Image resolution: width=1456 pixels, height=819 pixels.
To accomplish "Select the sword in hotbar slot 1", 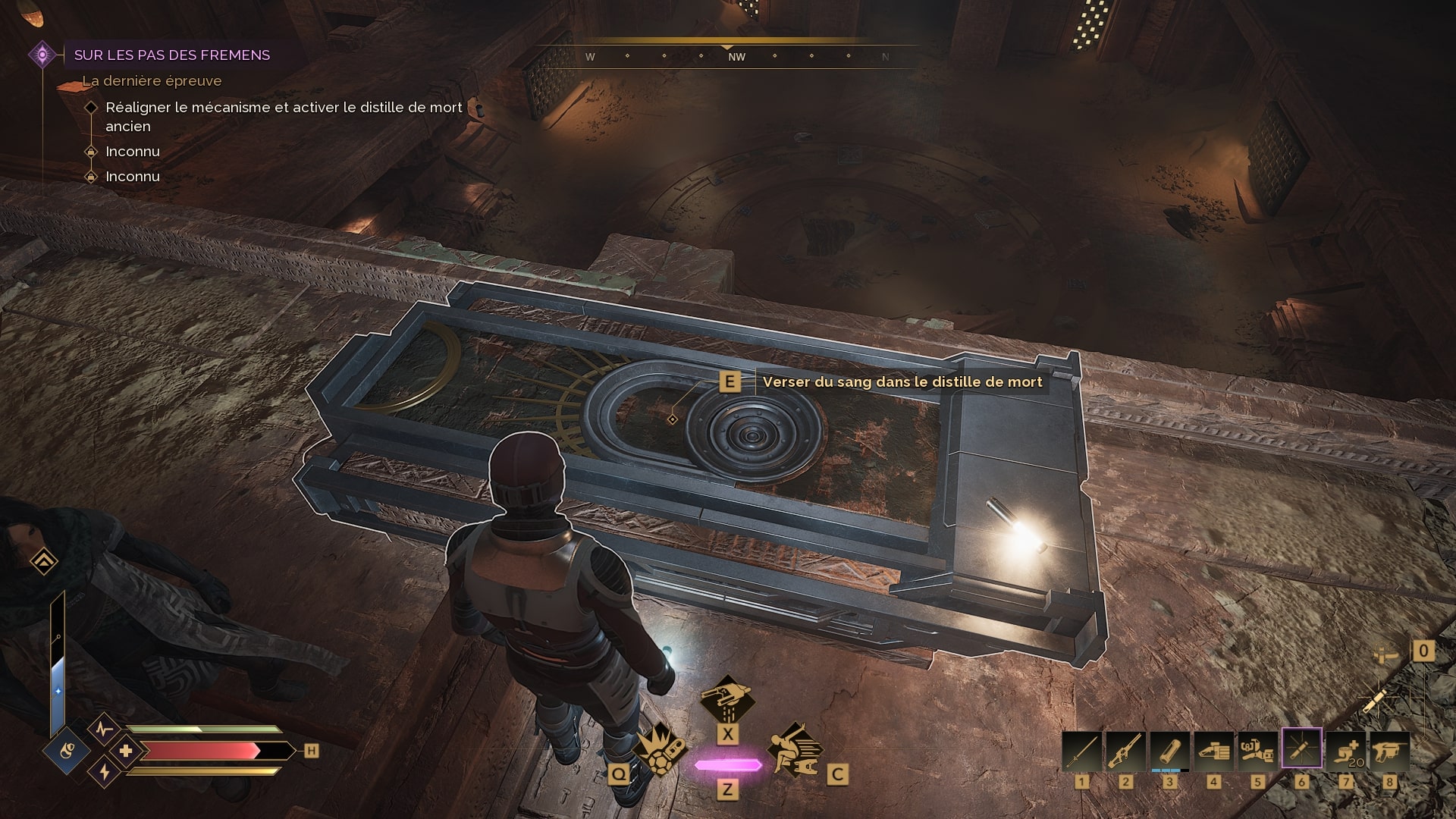I will coord(1081,751).
